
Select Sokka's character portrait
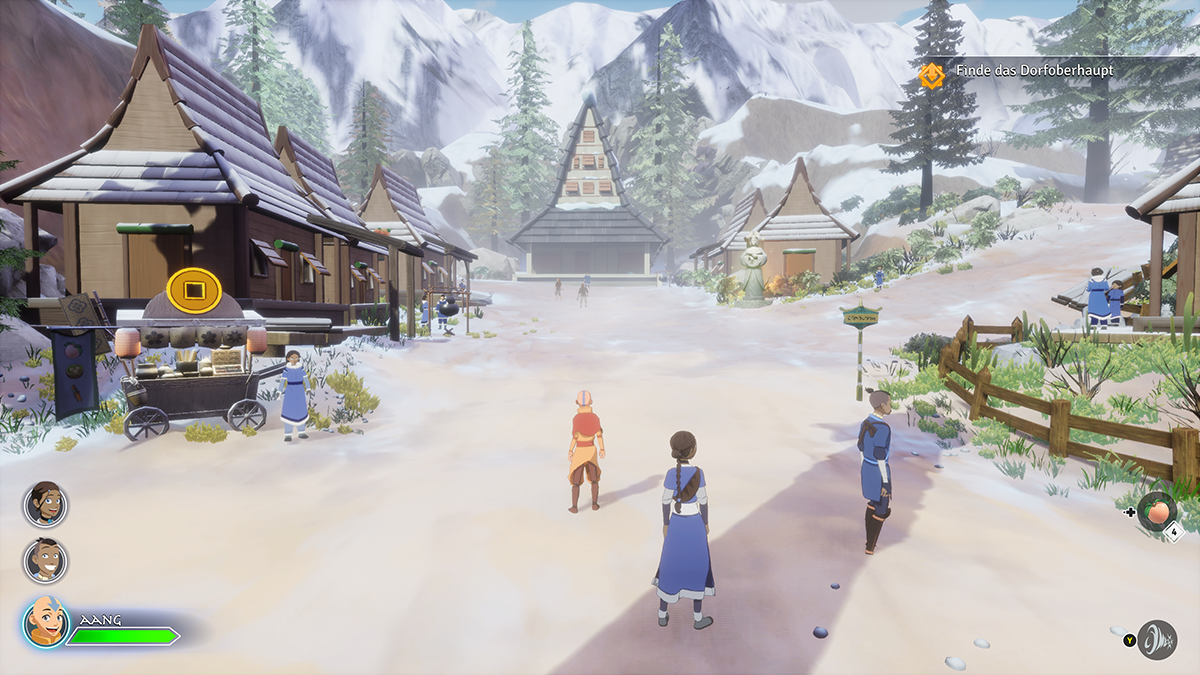45,560
